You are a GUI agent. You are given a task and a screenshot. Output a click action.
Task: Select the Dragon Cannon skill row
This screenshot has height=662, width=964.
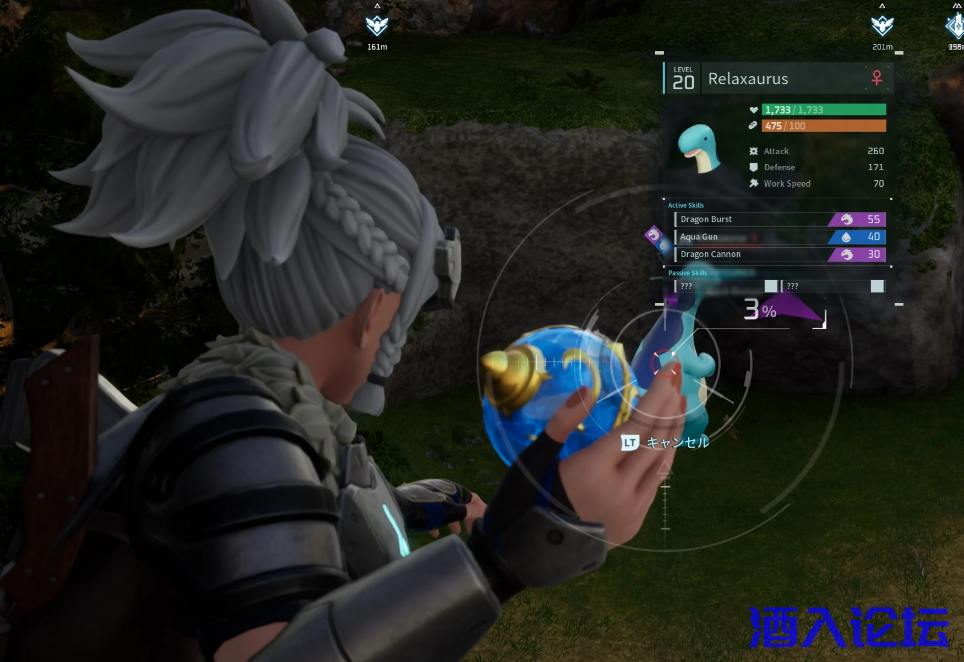tap(780, 254)
